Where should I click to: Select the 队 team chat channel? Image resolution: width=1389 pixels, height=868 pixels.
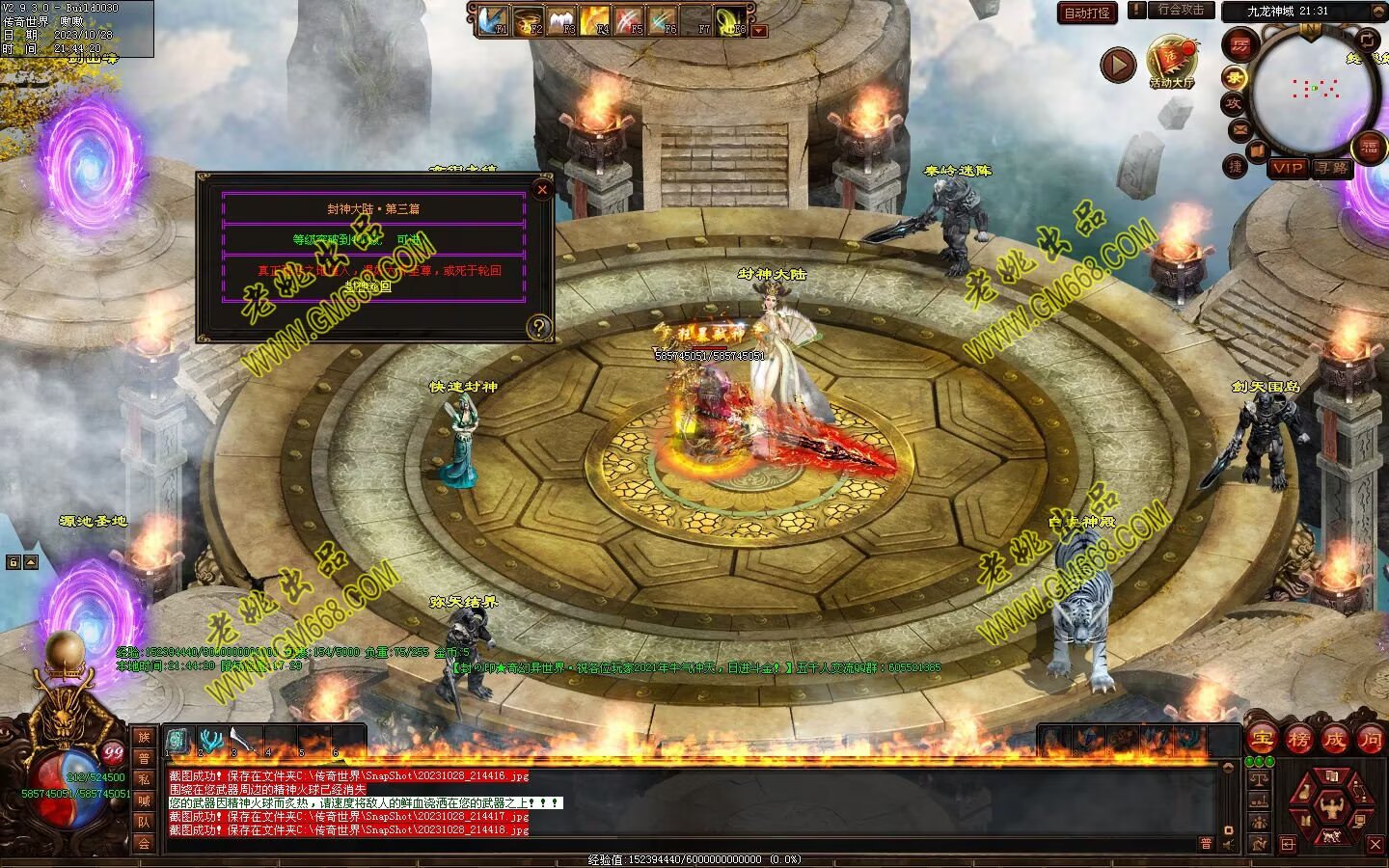pyautogui.click(x=144, y=822)
